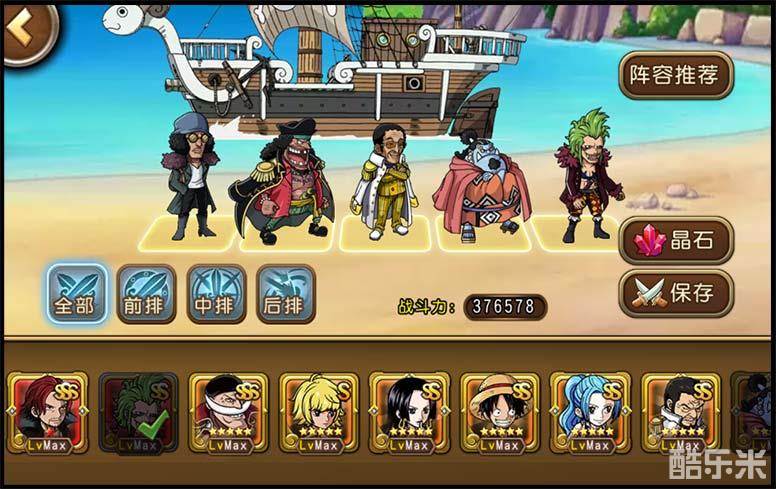
Task: Switch to the 全部 filter tab
Action: click(76, 294)
